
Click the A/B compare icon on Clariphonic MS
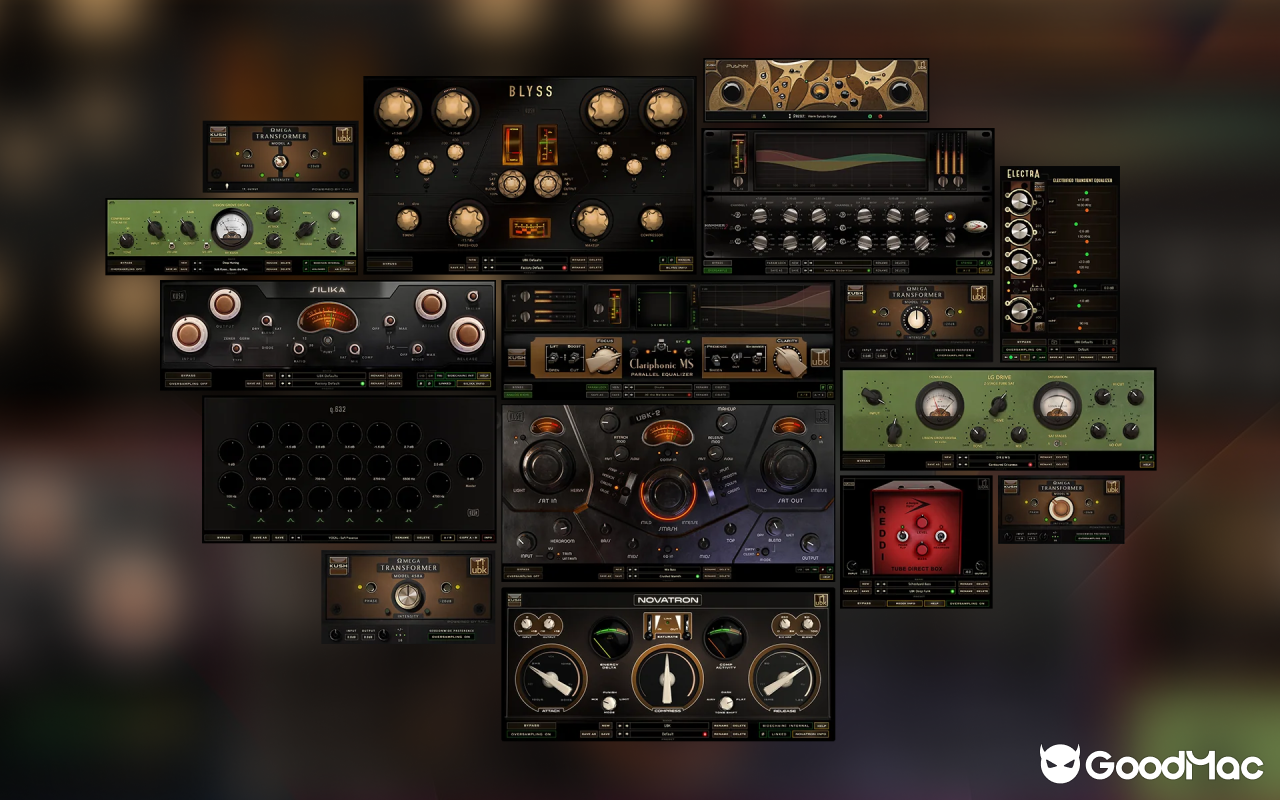click(803, 395)
